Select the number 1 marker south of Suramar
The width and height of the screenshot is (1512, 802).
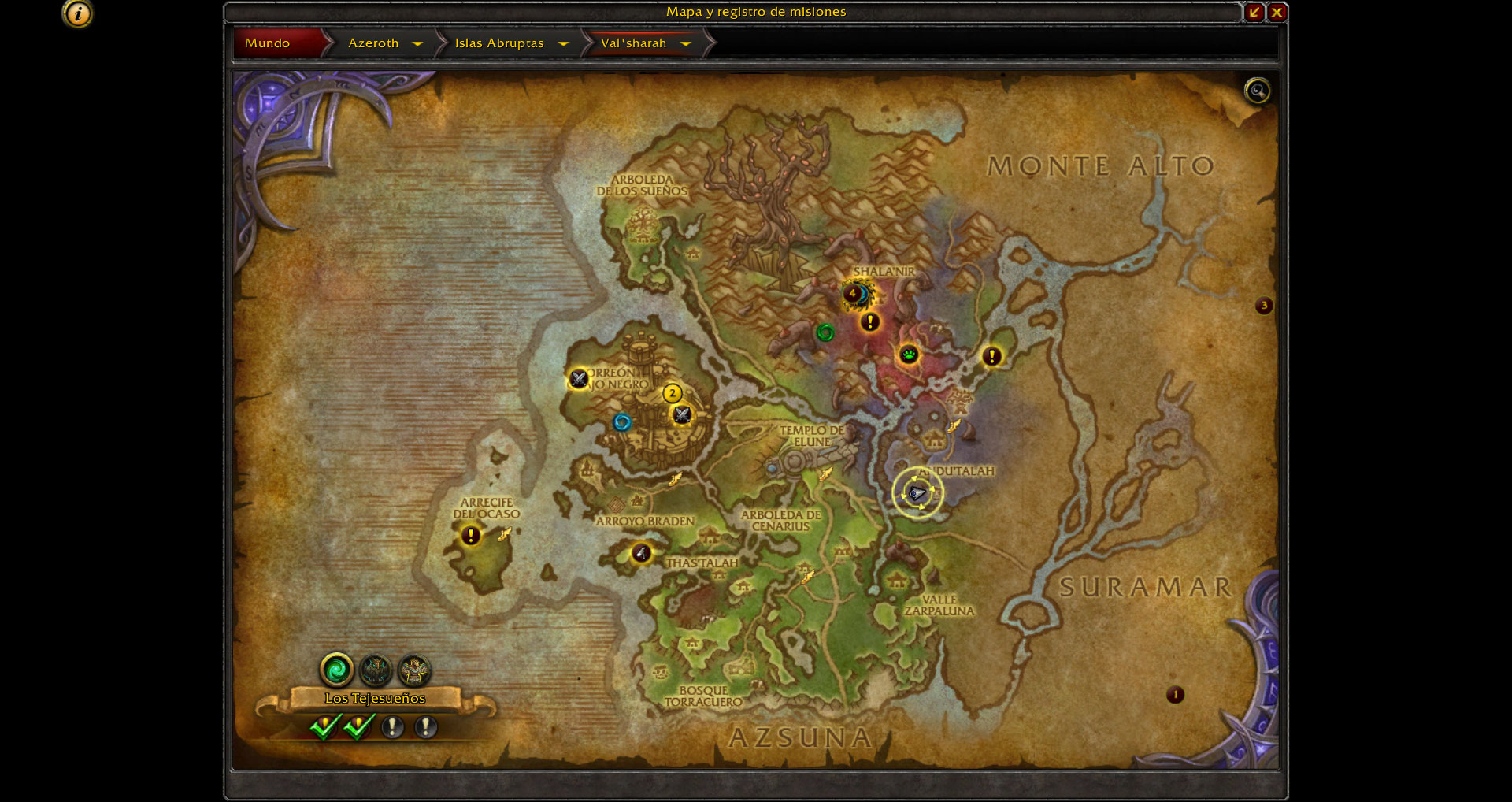[x=1175, y=695]
